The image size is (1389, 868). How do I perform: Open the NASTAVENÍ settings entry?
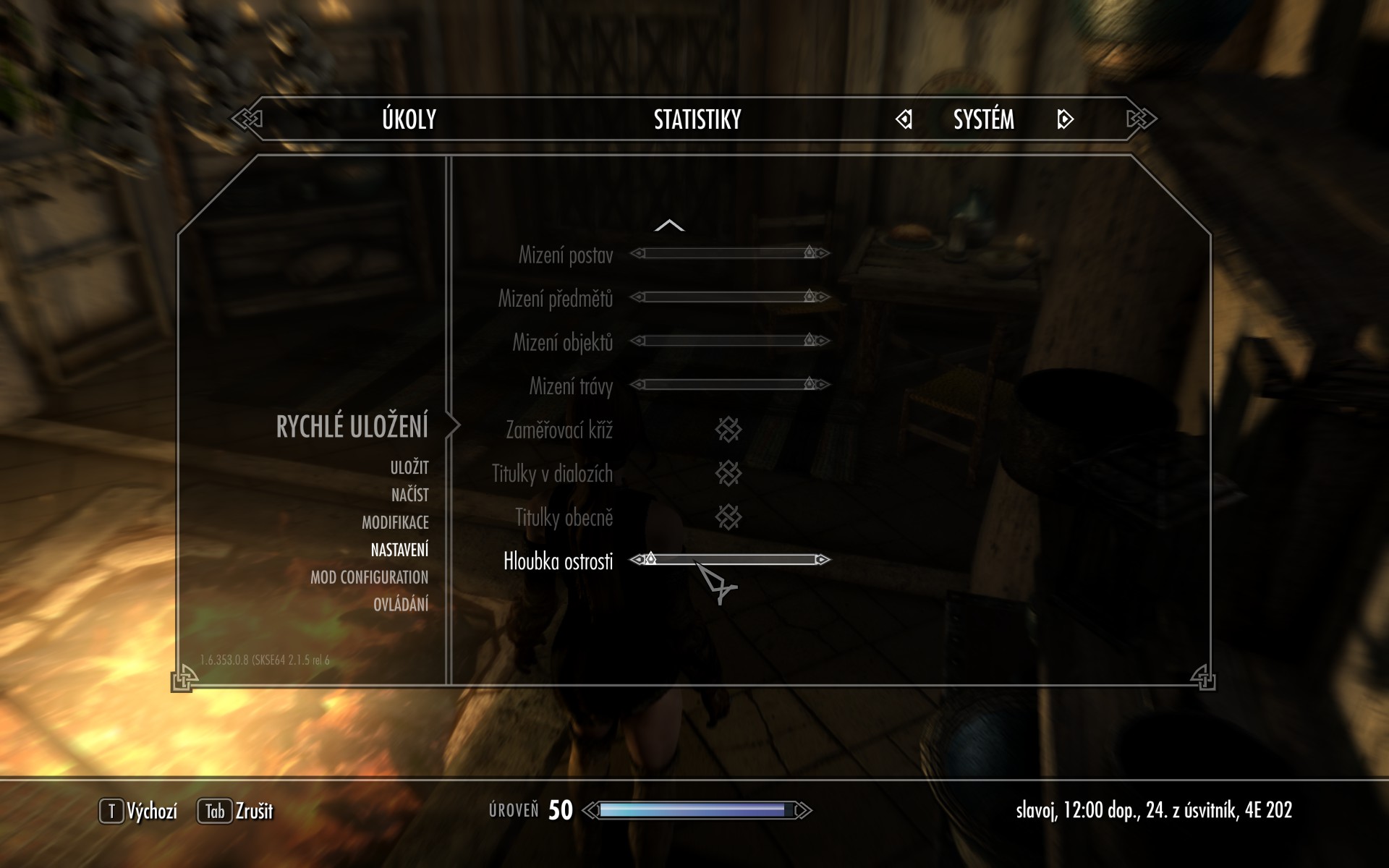(399, 550)
